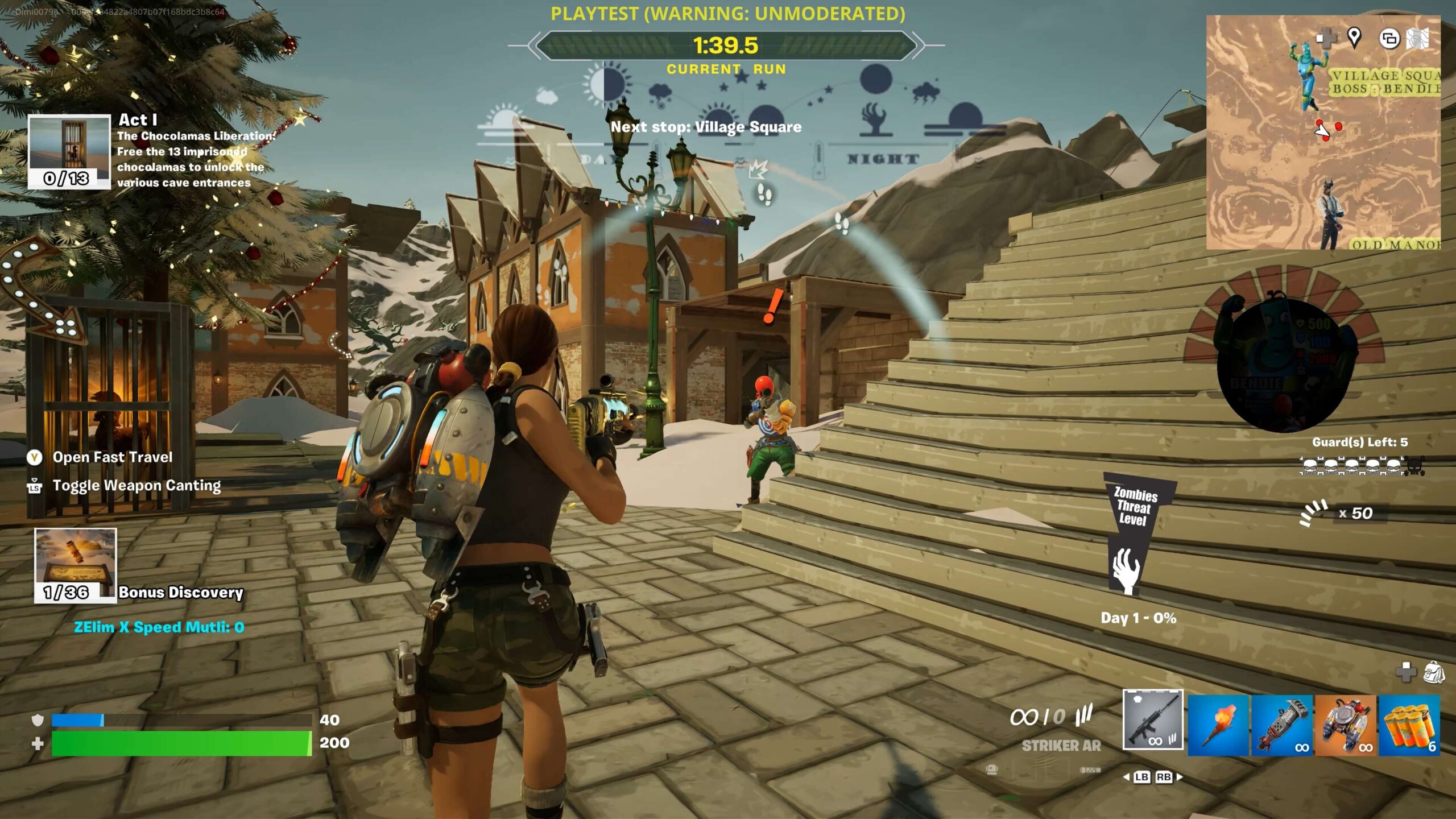Select the Old Manor label on minimap
The image size is (1456, 819).
click(x=1395, y=245)
